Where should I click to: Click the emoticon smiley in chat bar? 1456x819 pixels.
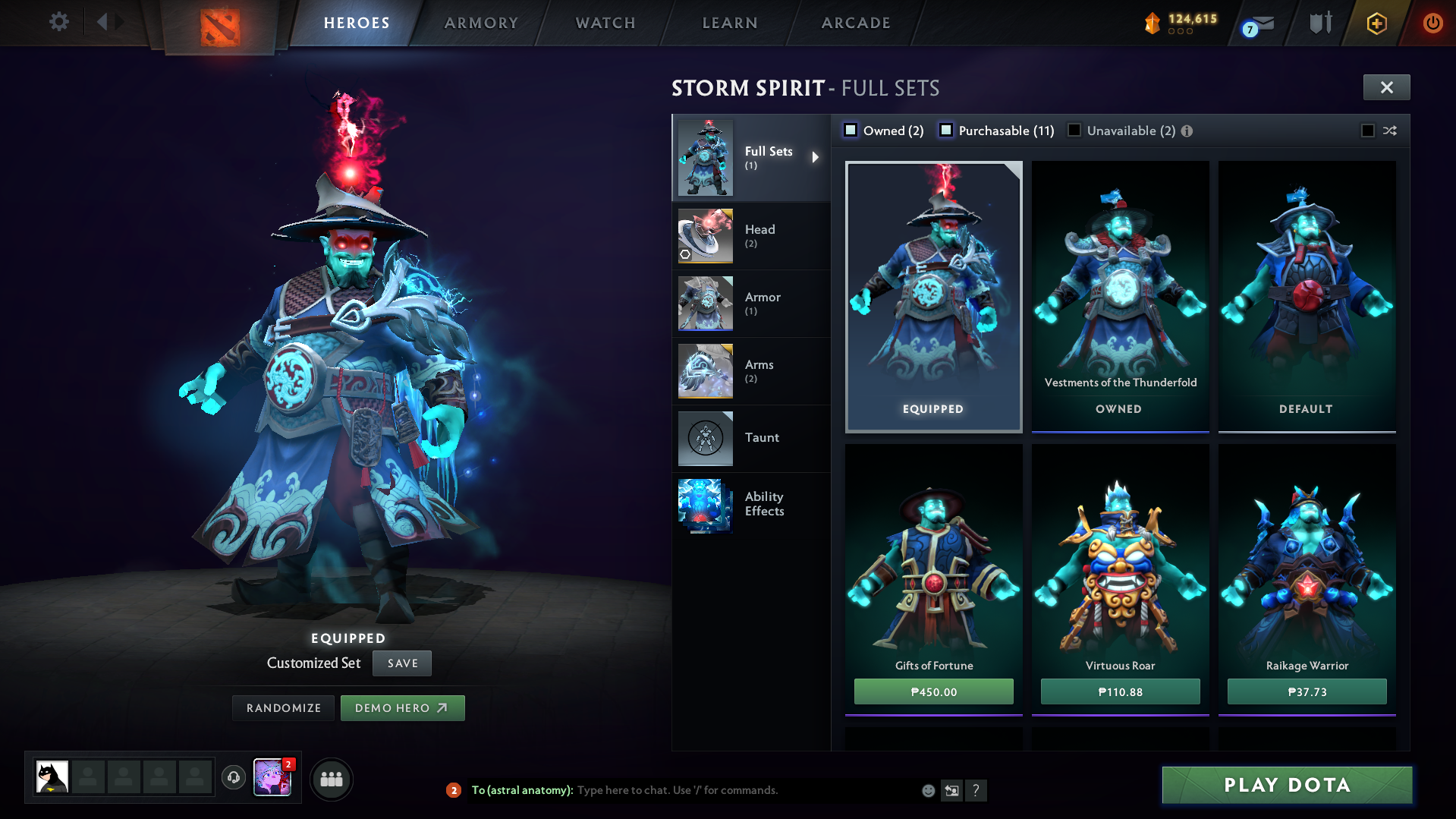[927, 790]
